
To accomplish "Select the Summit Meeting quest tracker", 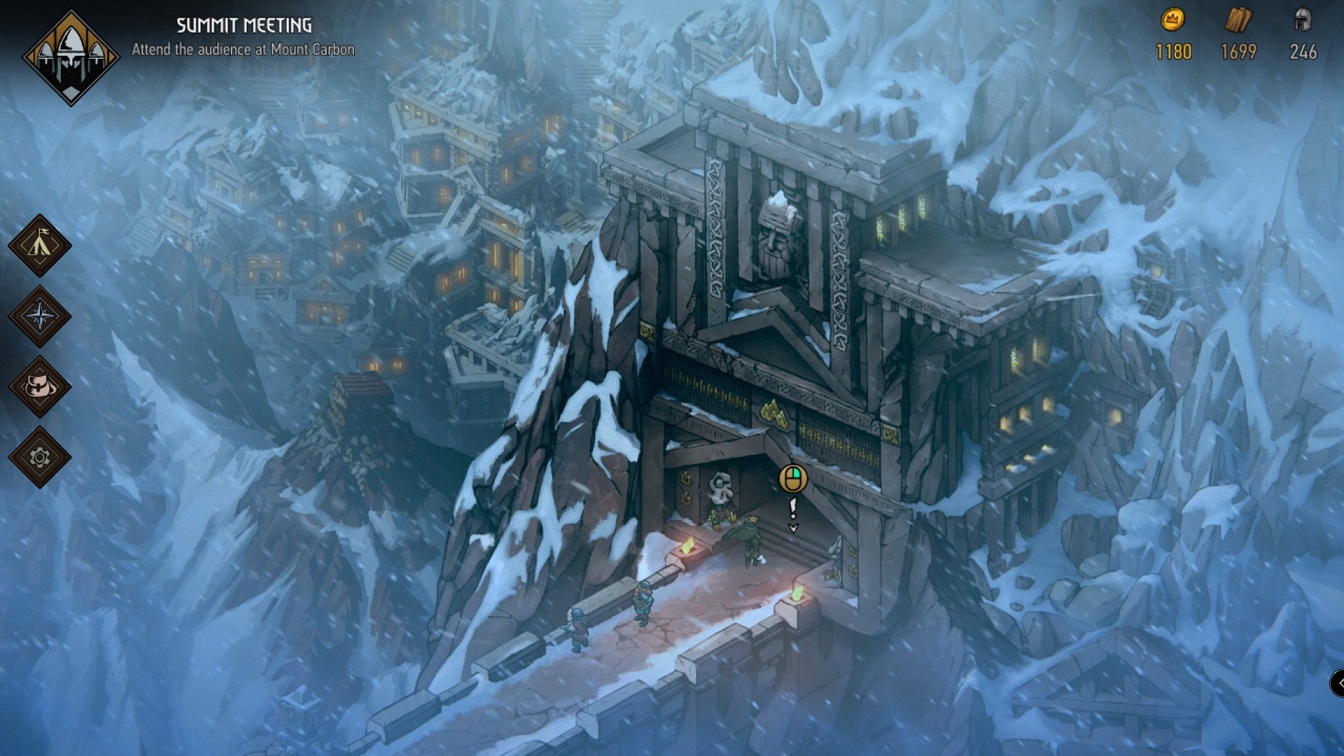I will pyautogui.click(x=243, y=36).
